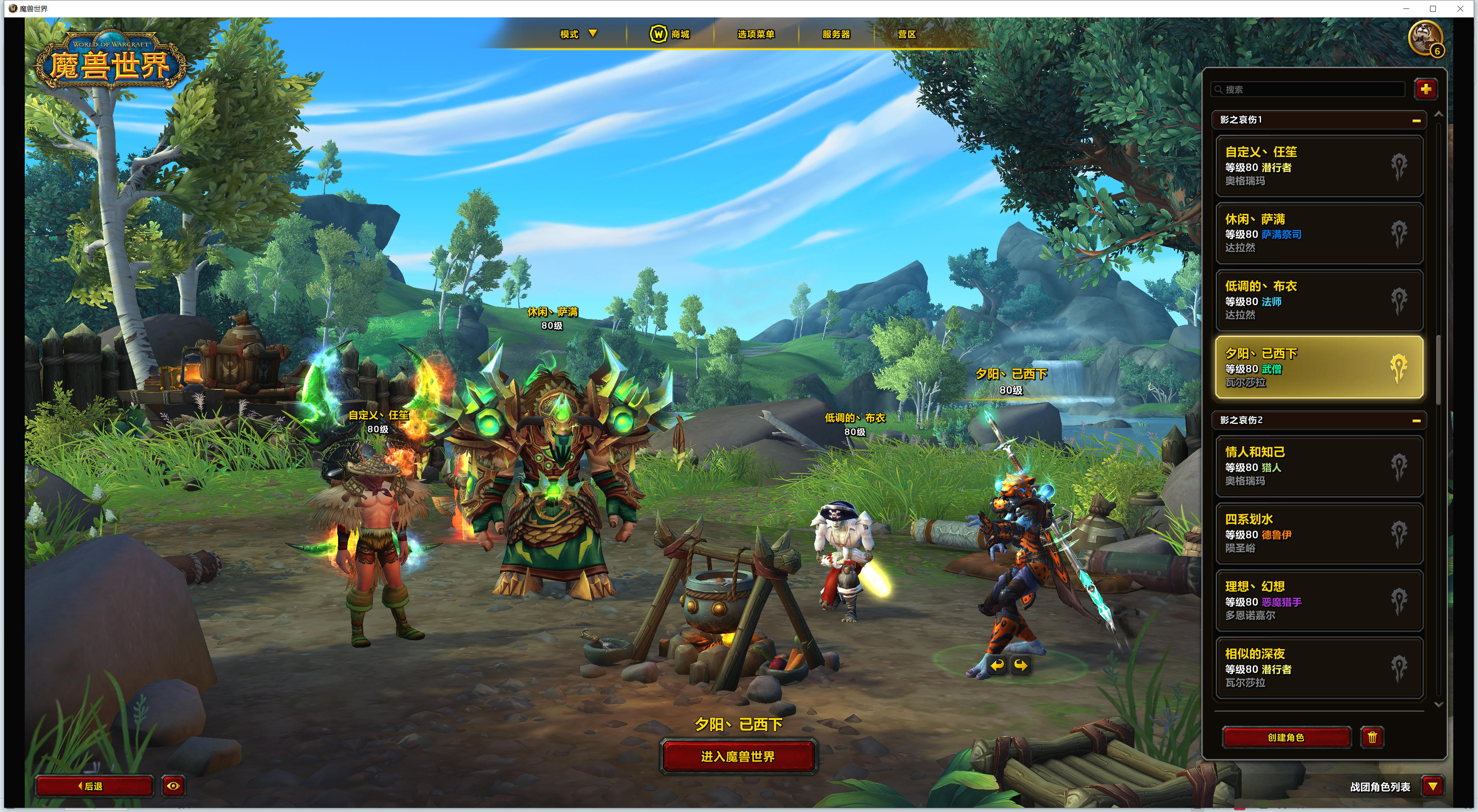Collapse the 影之哀伤2 group
Image resolution: width=1478 pixels, height=812 pixels.
tap(1416, 420)
